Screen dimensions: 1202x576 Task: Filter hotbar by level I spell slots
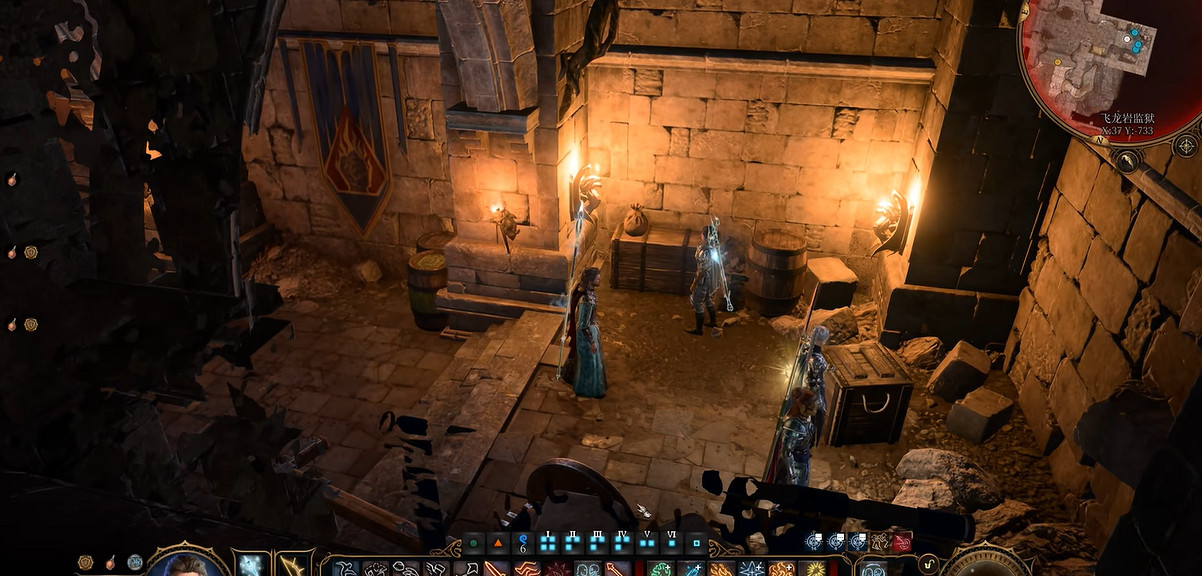pyautogui.click(x=547, y=543)
